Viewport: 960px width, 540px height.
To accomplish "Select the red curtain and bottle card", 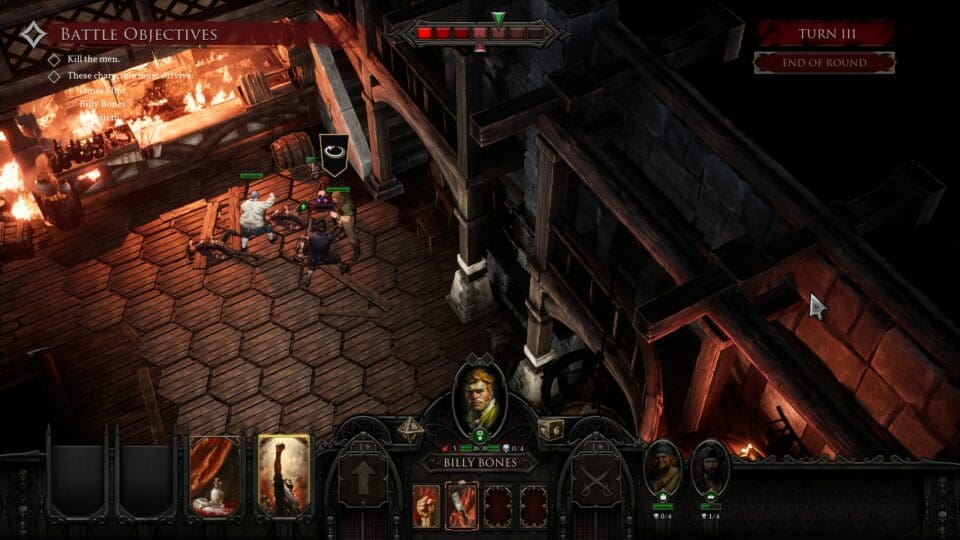I will coord(215,475).
